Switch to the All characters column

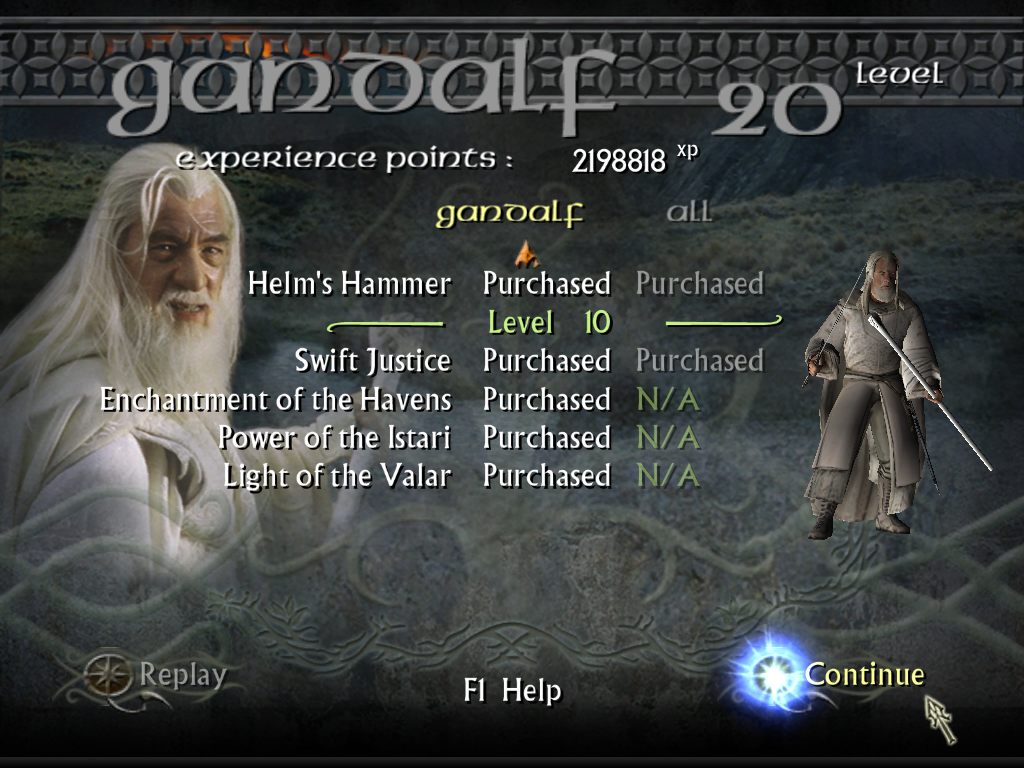tap(689, 213)
